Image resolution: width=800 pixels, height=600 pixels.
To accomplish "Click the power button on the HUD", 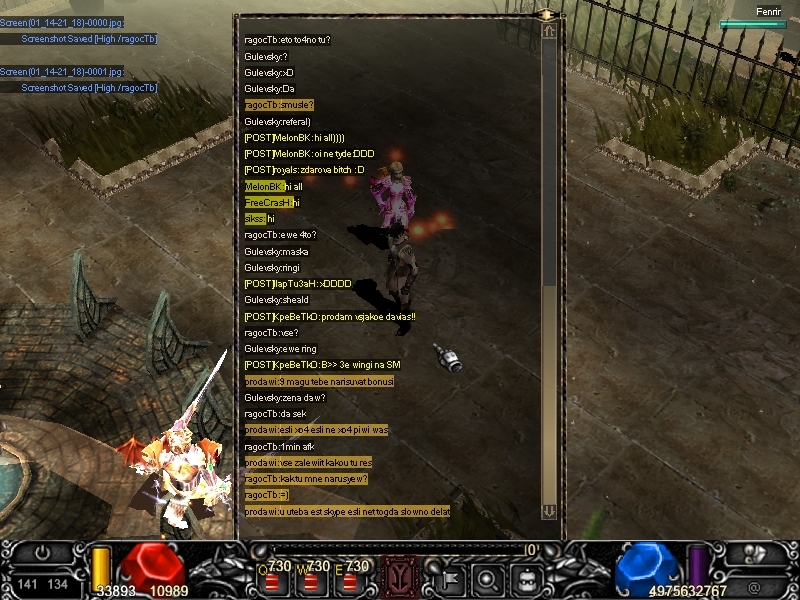I will click(x=42, y=552).
